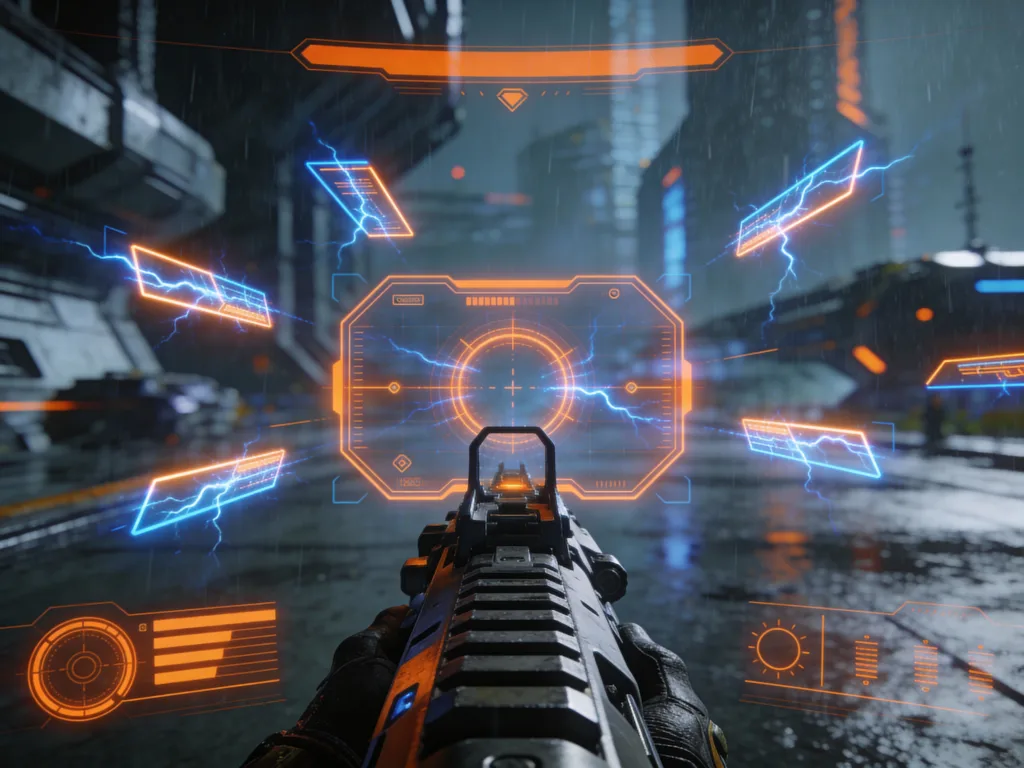Click the circular radar minimap

coord(82,667)
